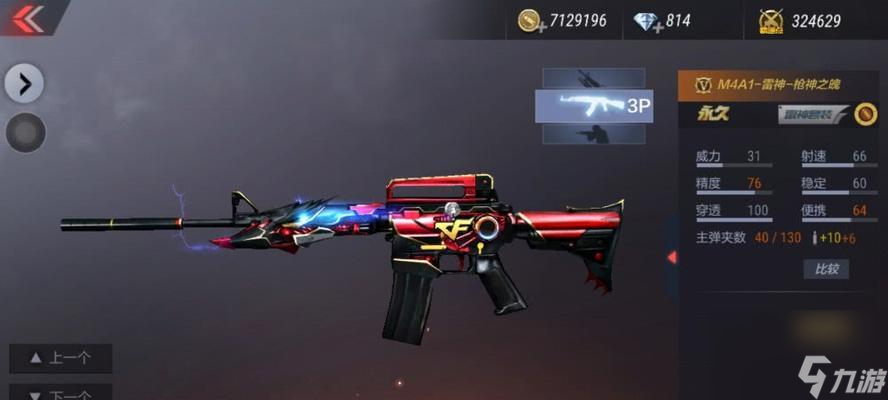Image resolution: width=888 pixels, height=400 pixels.
Task: Collapse the stats panel with the red triangle
Action: (672, 257)
